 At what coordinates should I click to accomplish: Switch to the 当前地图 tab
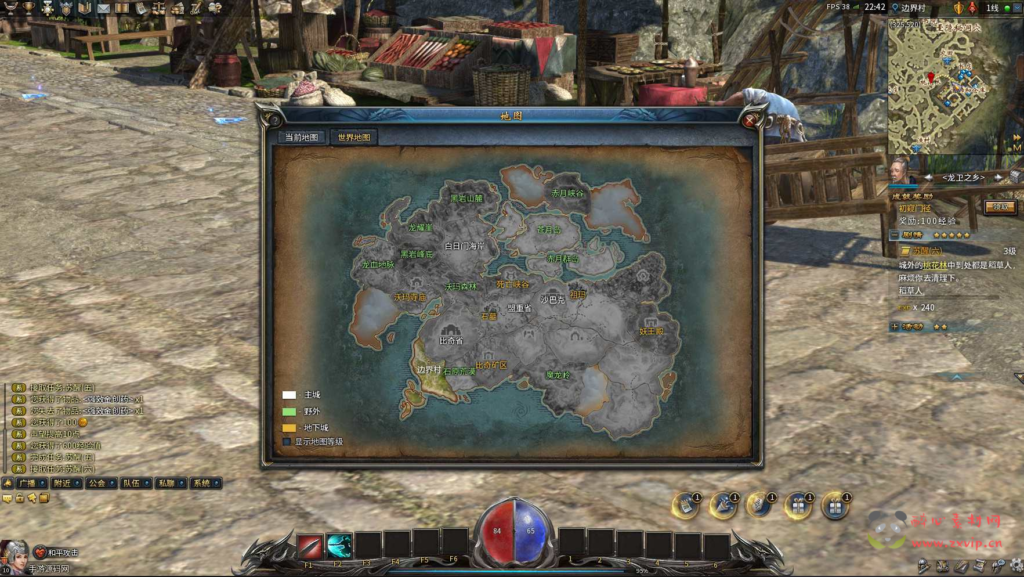click(302, 137)
